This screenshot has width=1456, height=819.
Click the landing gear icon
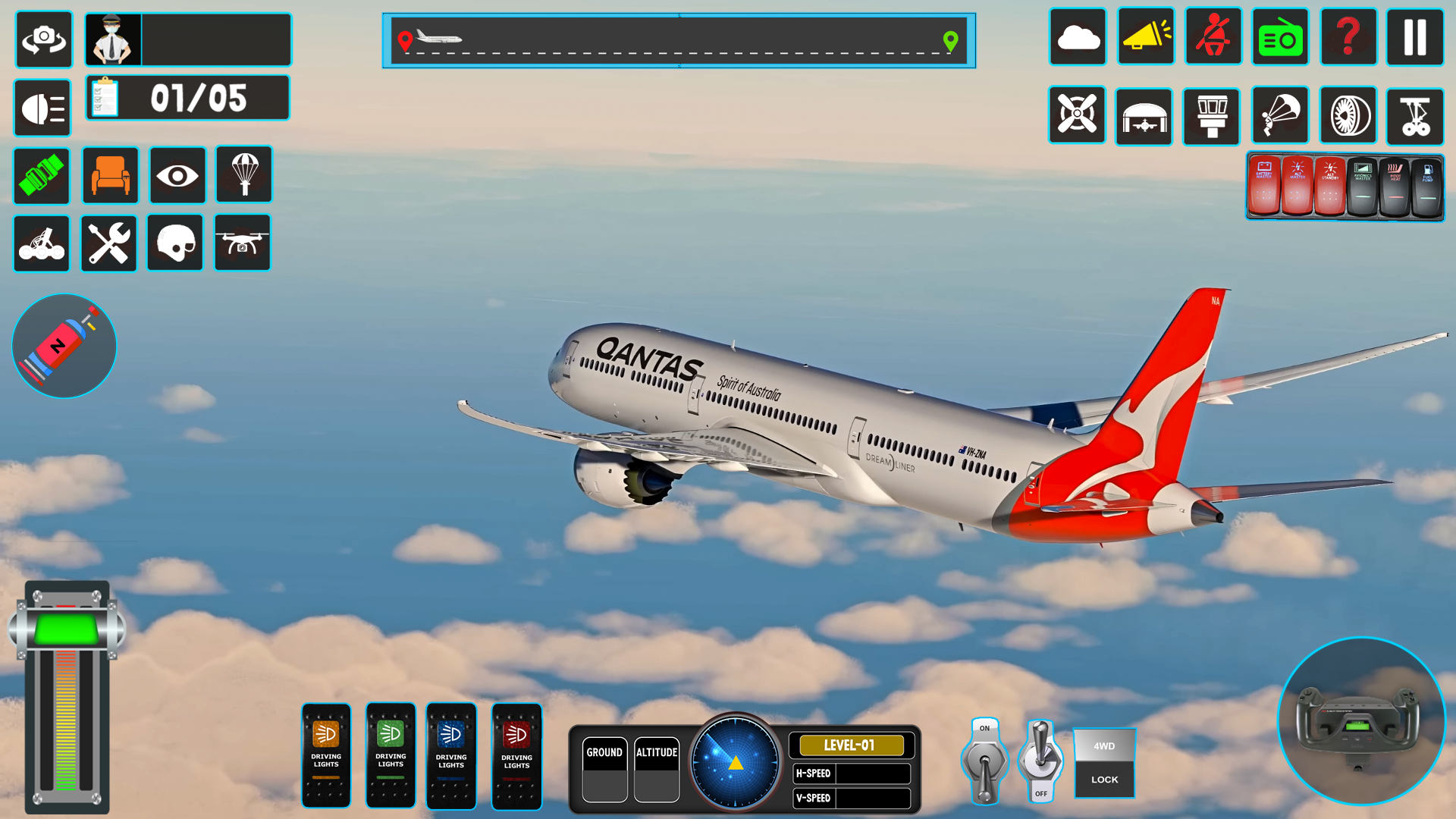click(1415, 116)
